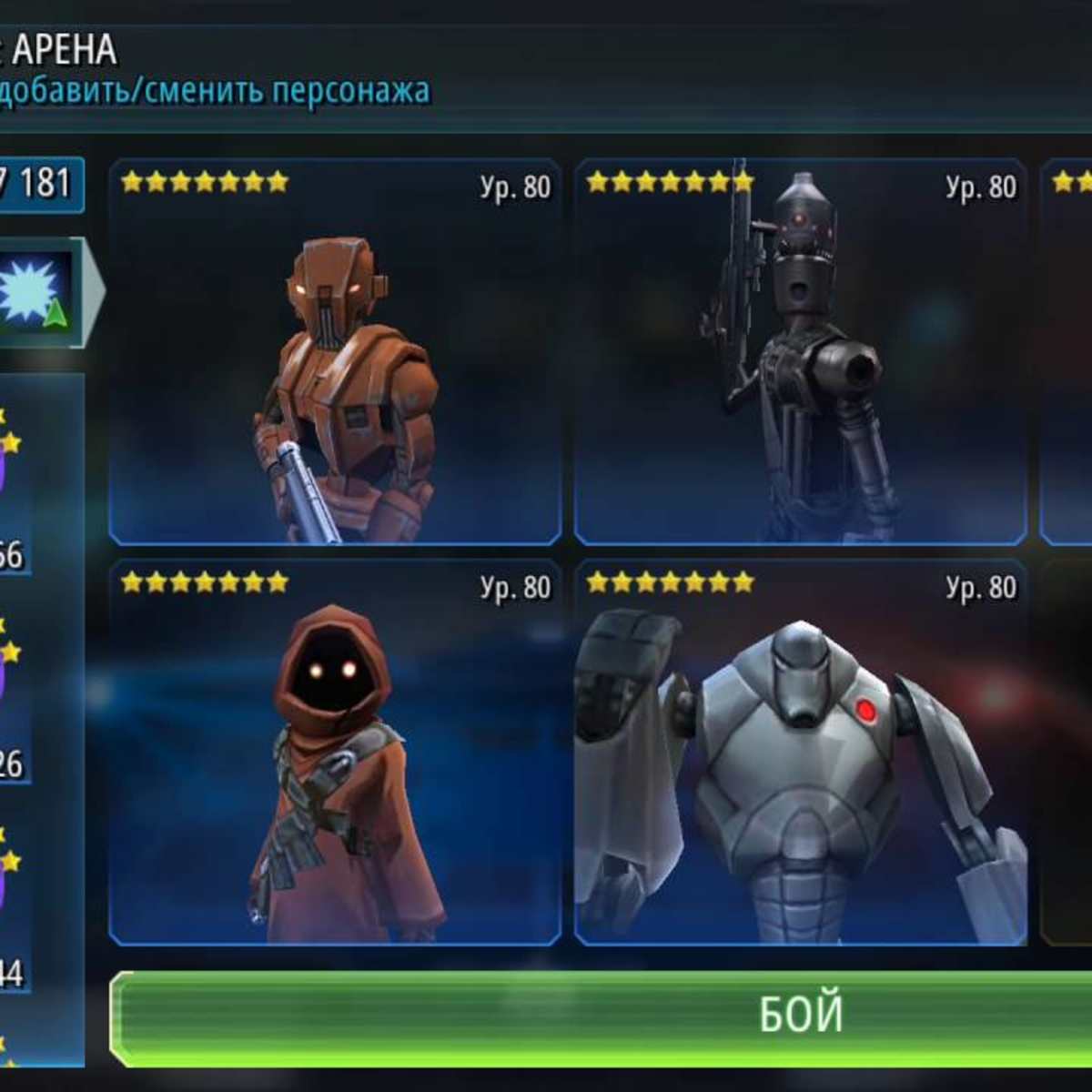Screen dimensions: 1092x1092
Task: Select the B2 super battle droid card
Action: pyautogui.click(x=801, y=753)
